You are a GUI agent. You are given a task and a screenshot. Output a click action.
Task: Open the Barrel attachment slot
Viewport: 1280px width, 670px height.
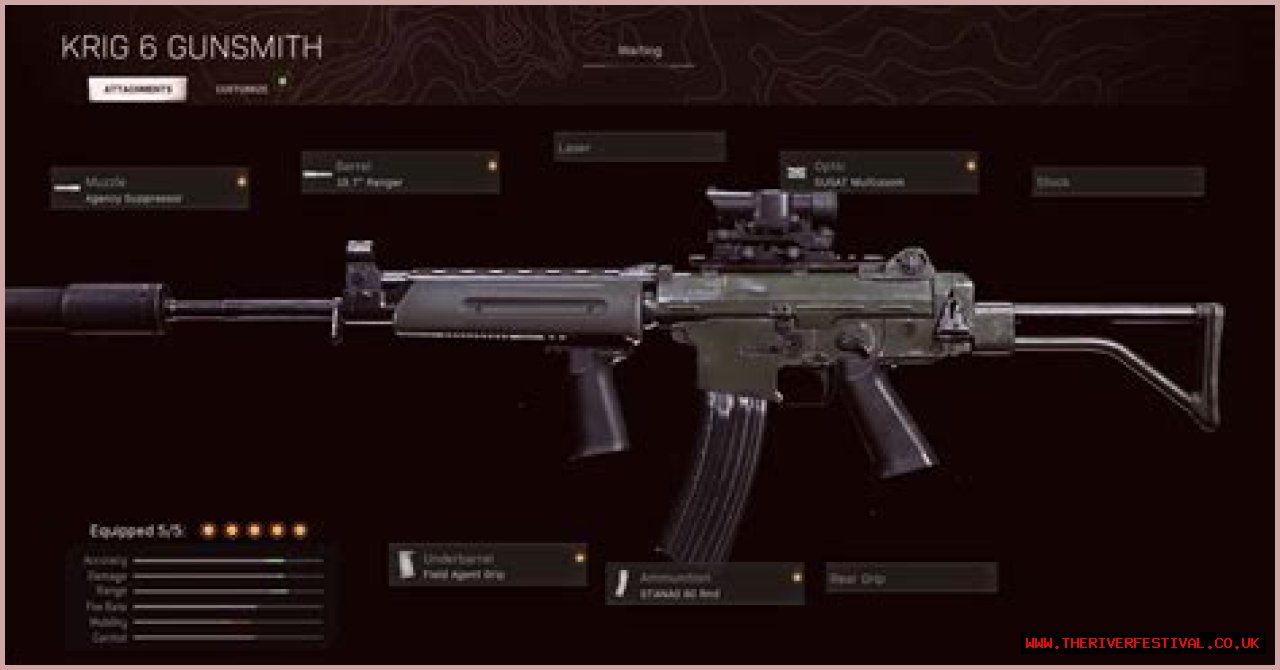[x=400, y=173]
